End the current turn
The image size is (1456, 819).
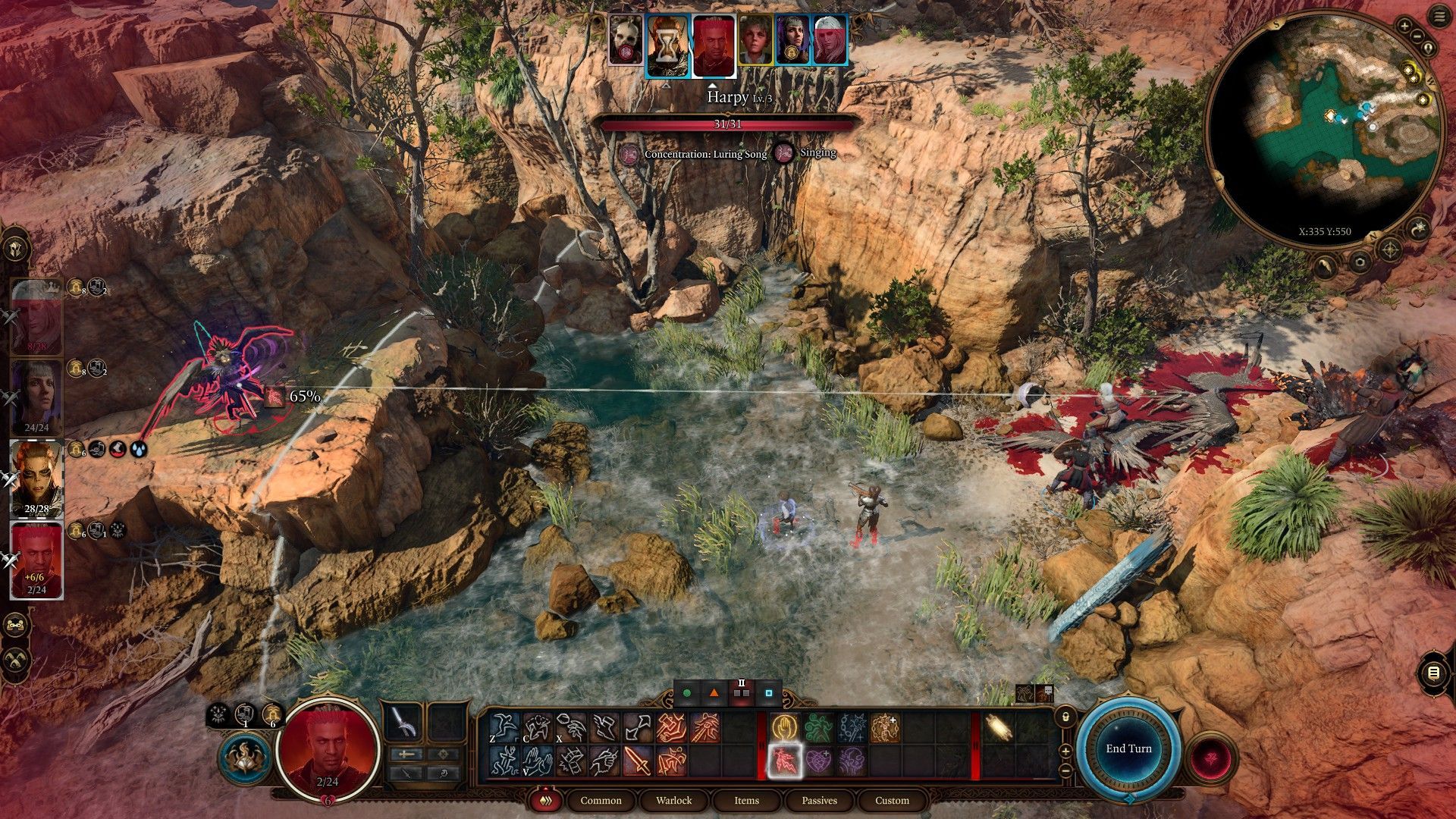1128,748
